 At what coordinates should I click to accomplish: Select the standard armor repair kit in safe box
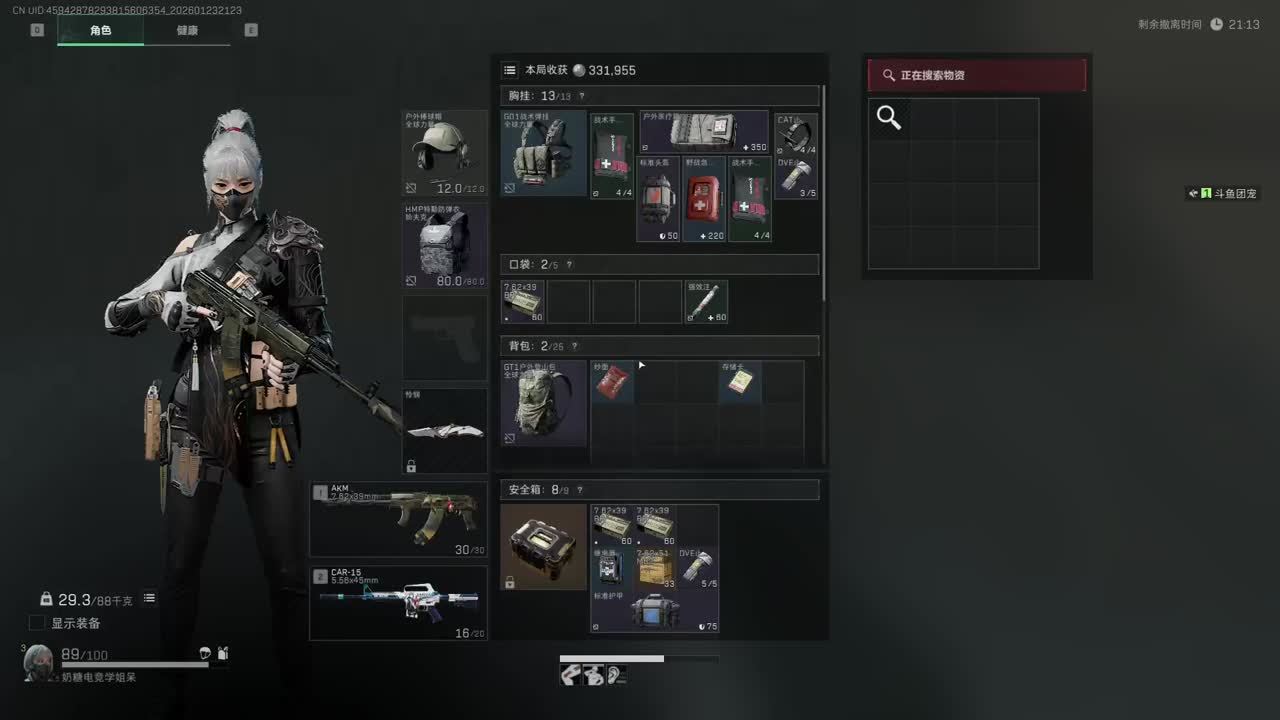click(654, 611)
